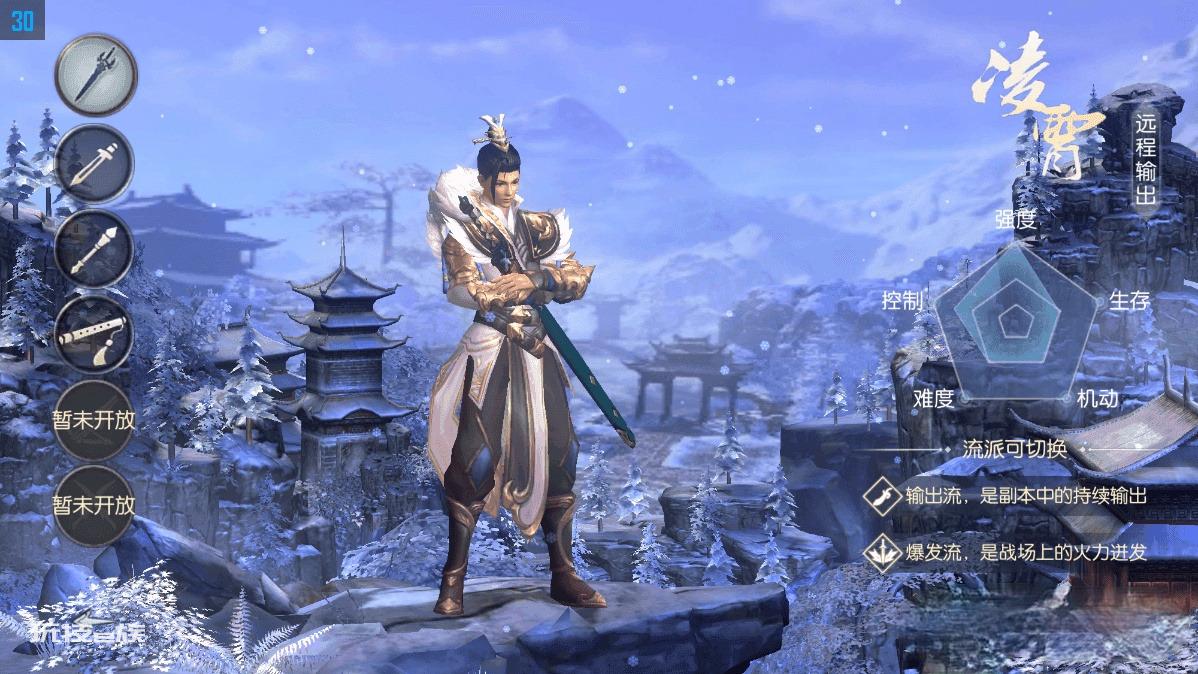Pick the calligraphy brush class icon
Viewport: 1198px width, 674px height.
[x=95, y=248]
